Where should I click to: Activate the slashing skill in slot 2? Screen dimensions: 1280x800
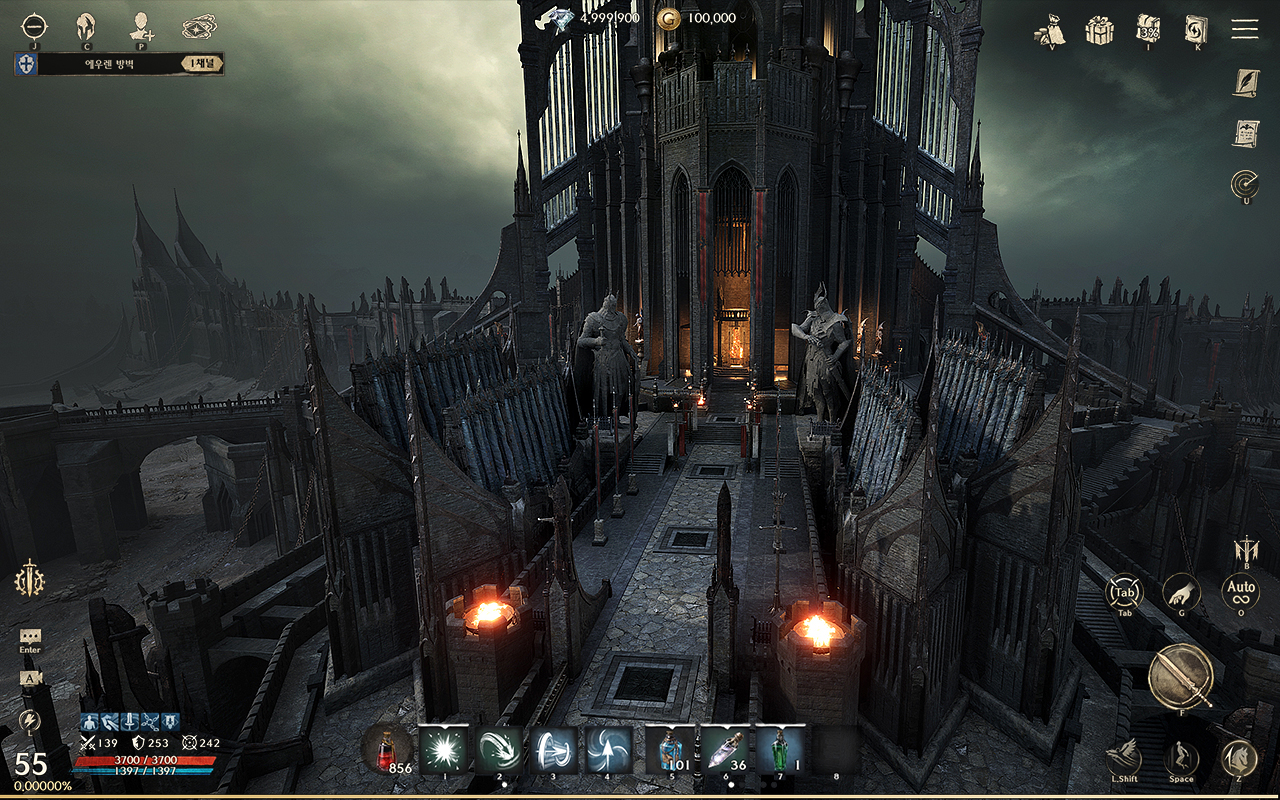pyautogui.click(x=499, y=750)
